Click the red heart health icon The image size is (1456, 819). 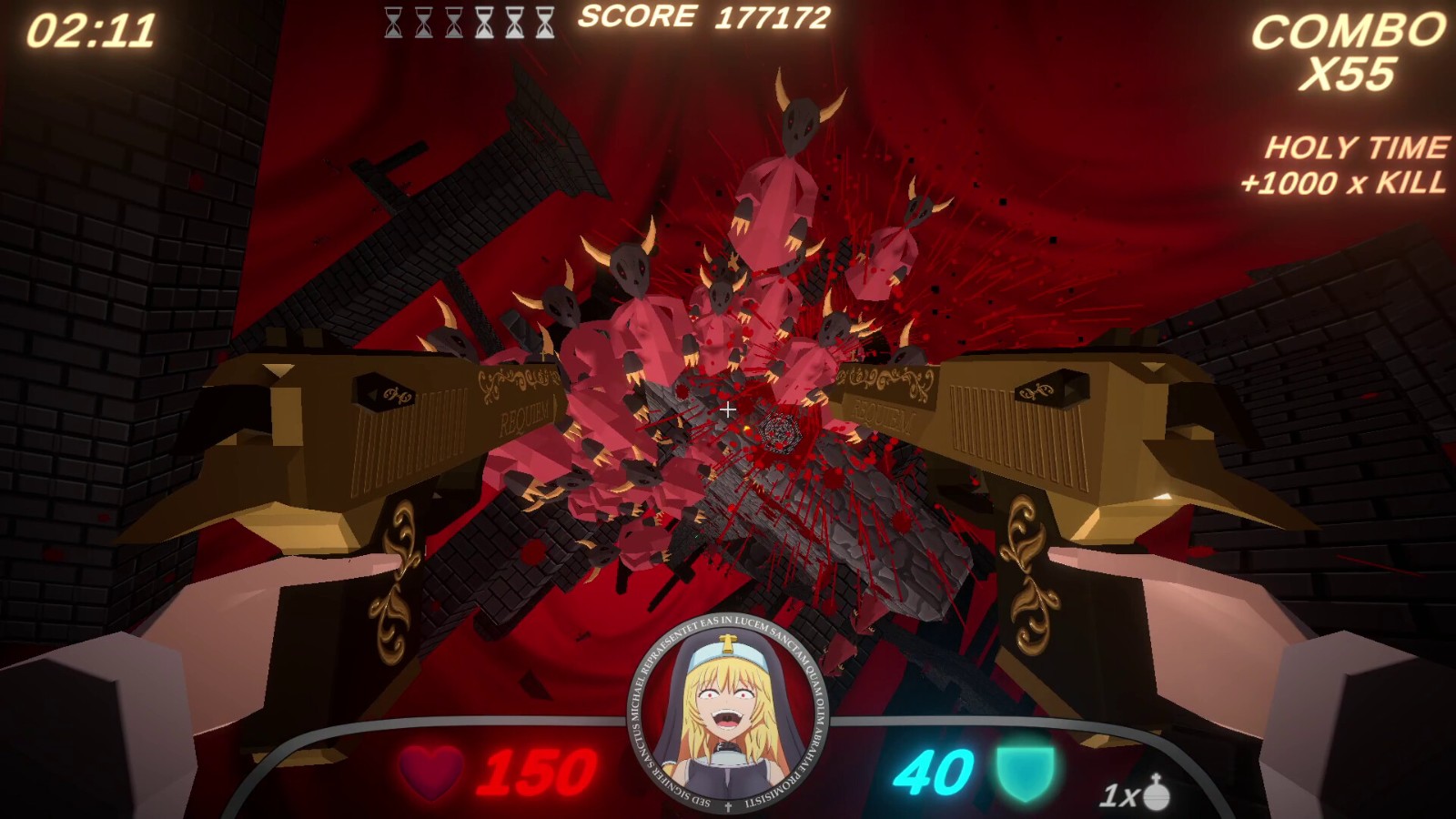coord(430,773)
